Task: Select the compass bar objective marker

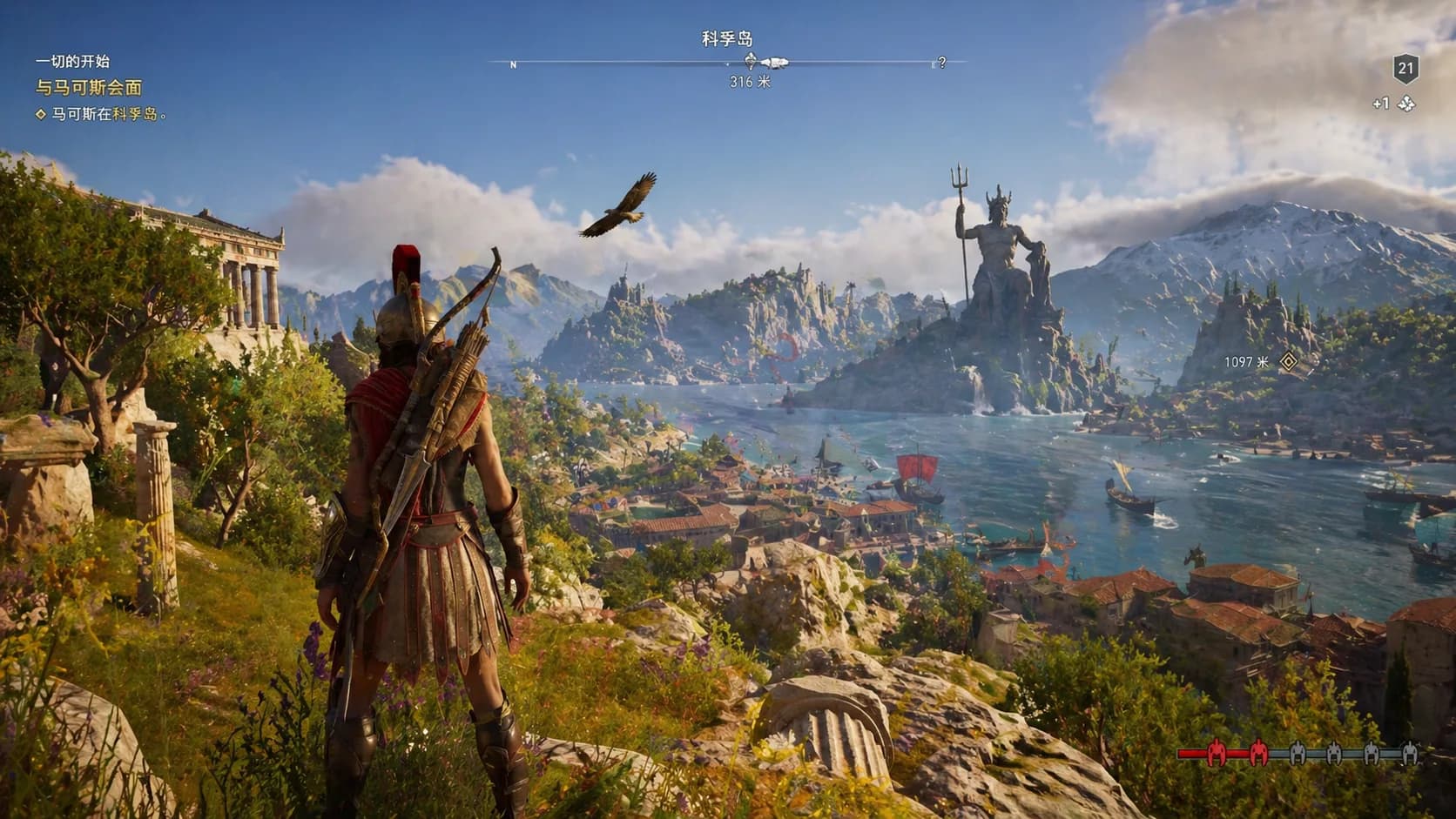Action: pos(752,61)
